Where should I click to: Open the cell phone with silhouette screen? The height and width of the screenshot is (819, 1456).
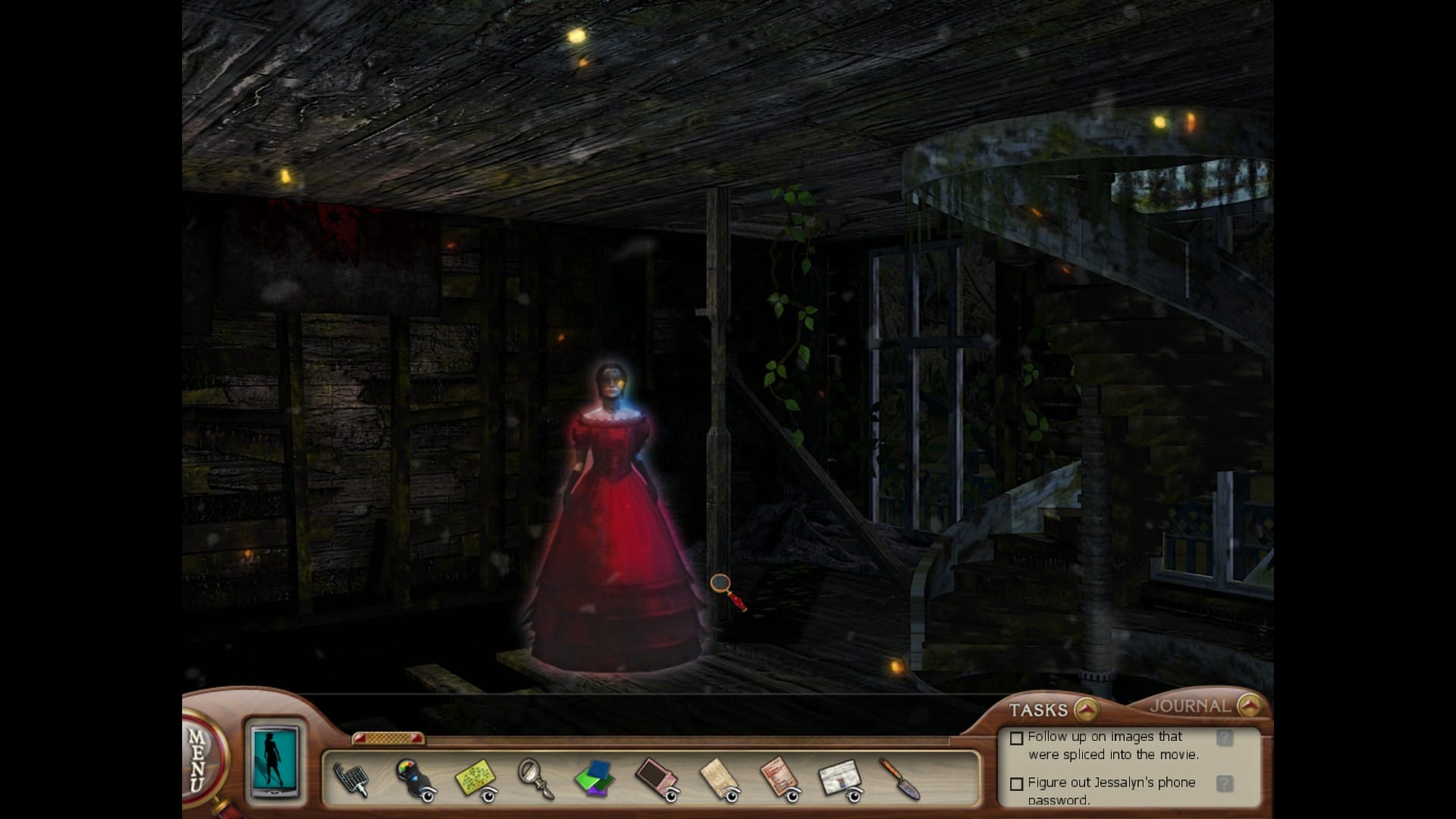tap(275, 761)
